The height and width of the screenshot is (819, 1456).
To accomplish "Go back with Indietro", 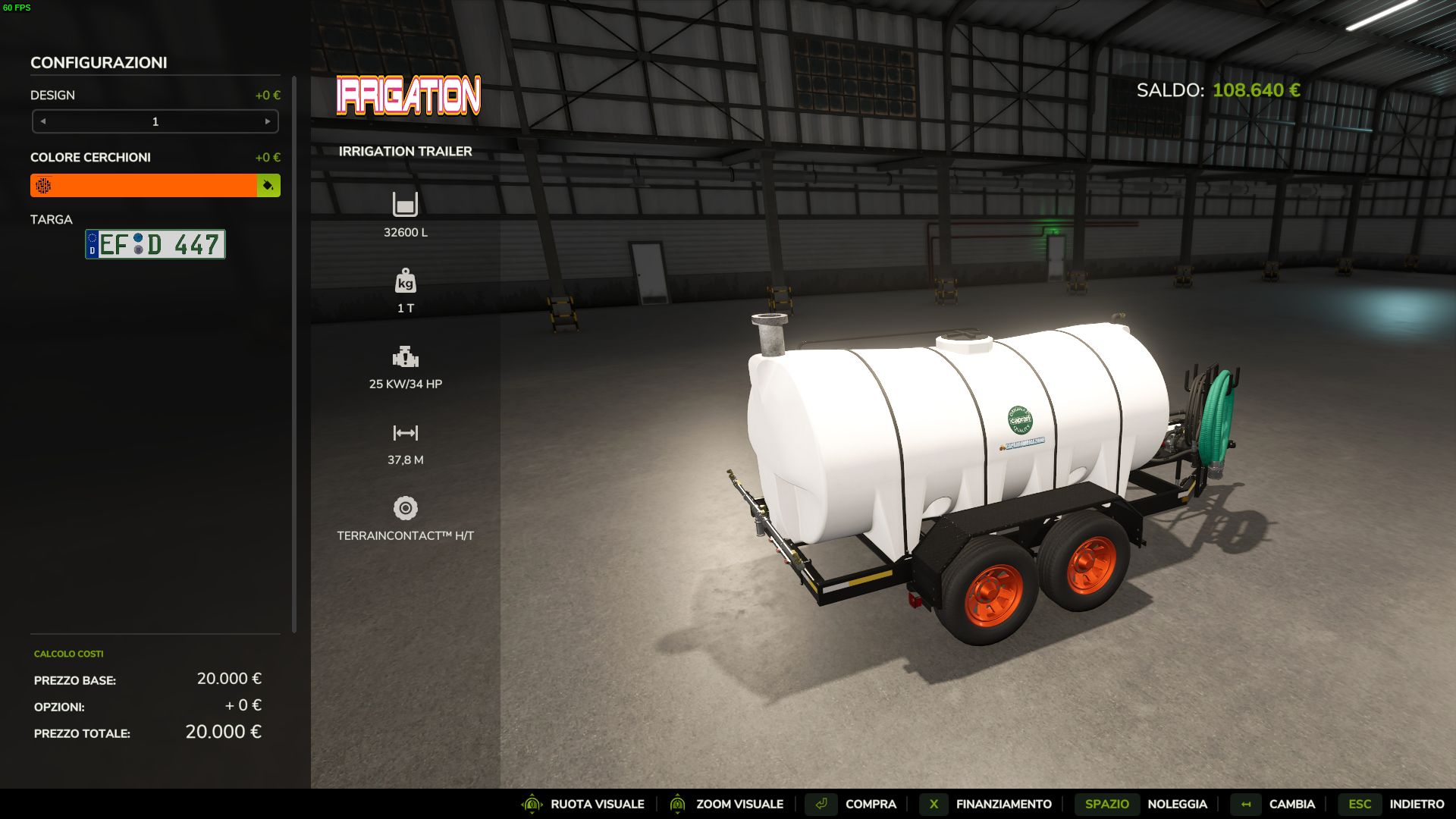I will pos(1416,804).
